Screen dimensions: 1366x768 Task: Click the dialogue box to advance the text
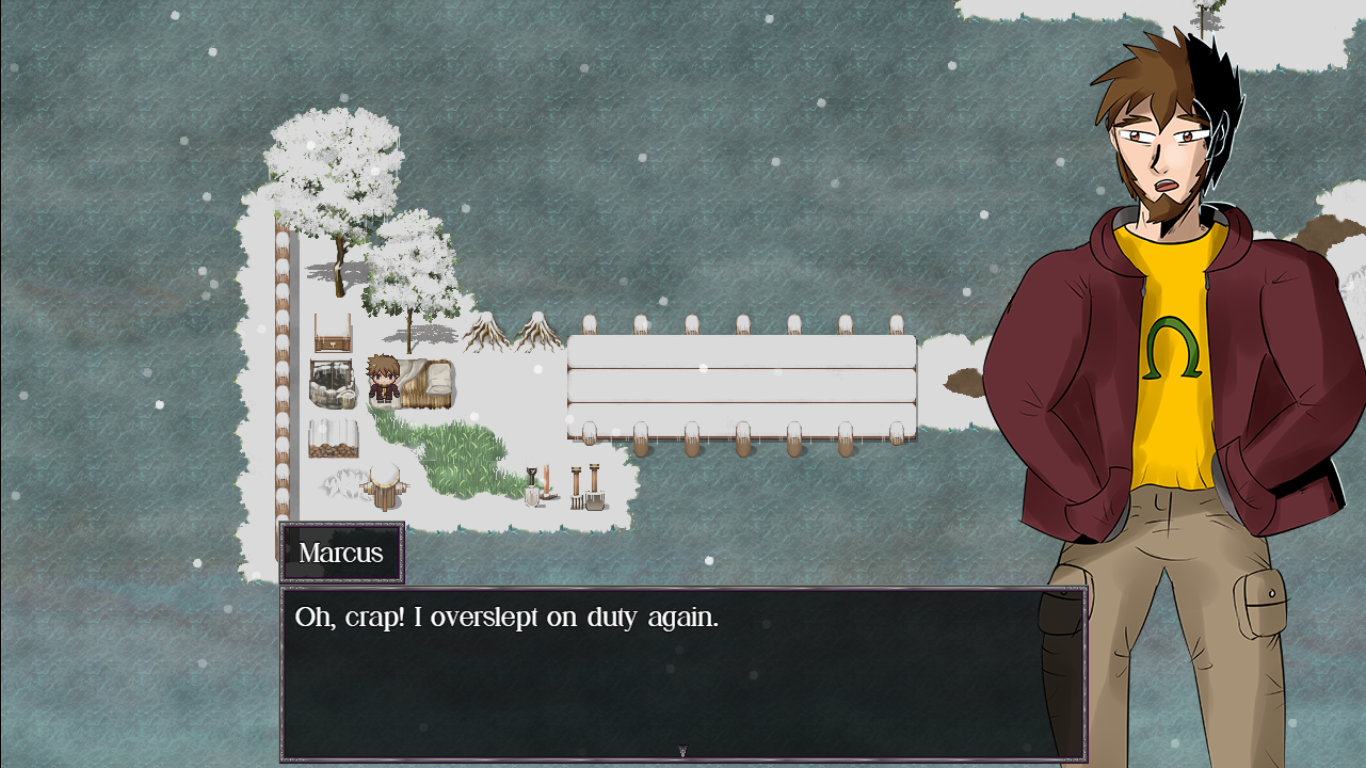(x=683, y=670)
